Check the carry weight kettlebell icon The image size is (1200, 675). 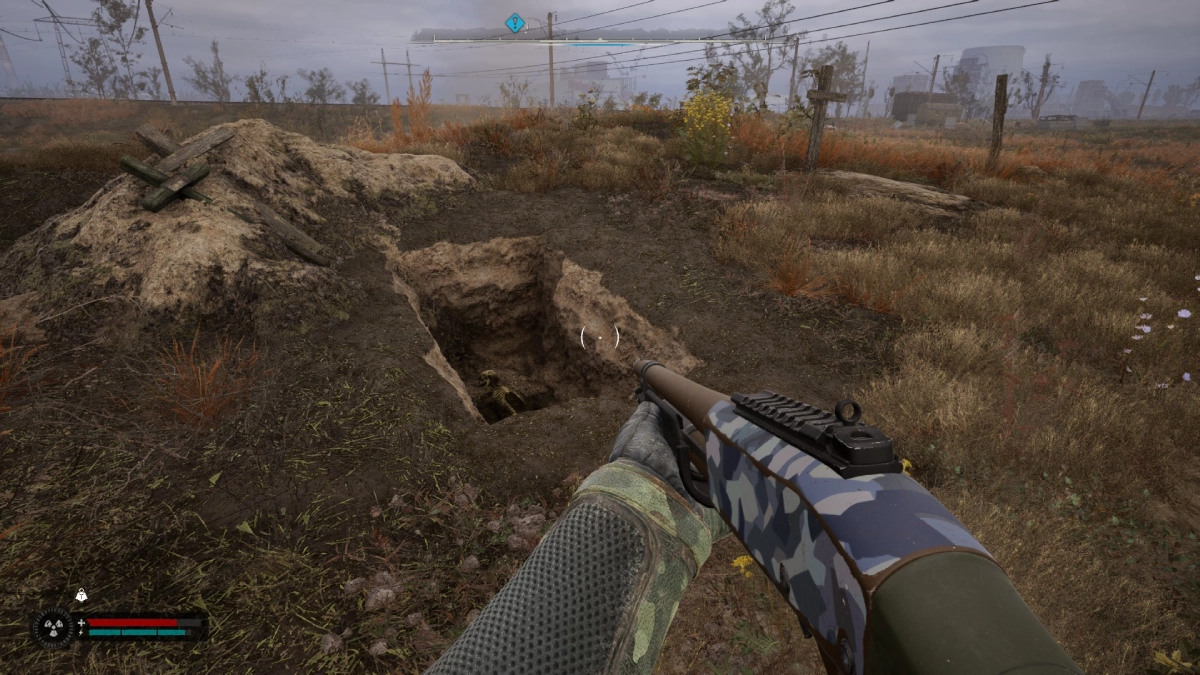(x=81, y=596)
